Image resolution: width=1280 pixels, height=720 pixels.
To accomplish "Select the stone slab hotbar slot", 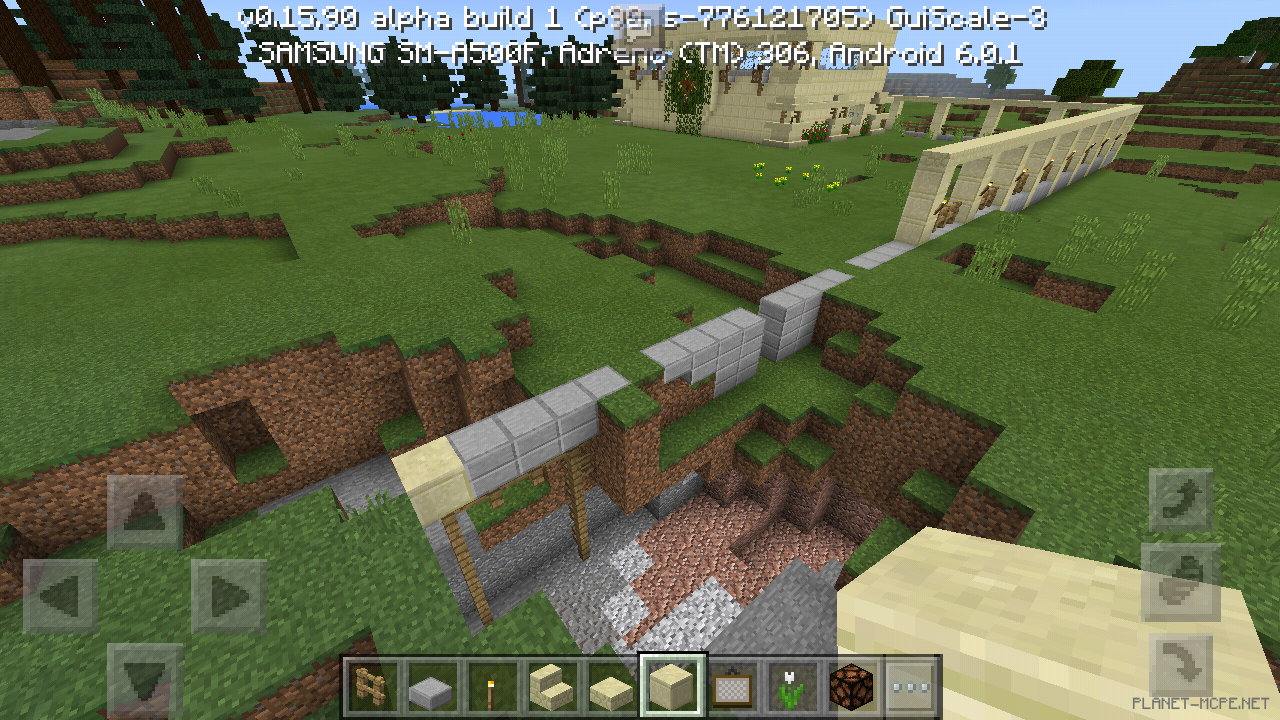I will click(x=431, y=687).
